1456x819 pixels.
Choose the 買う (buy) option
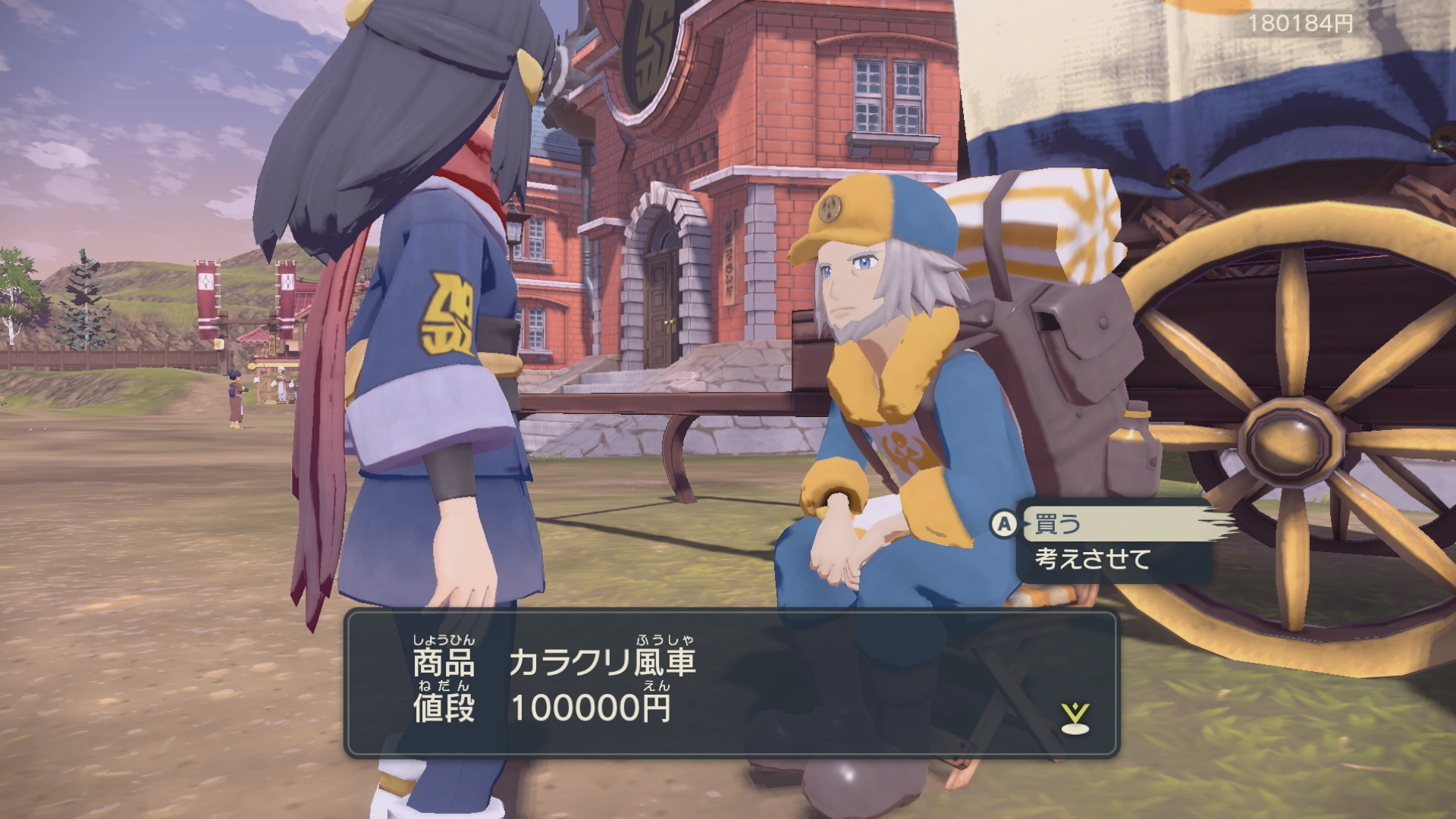(1058, 524)
